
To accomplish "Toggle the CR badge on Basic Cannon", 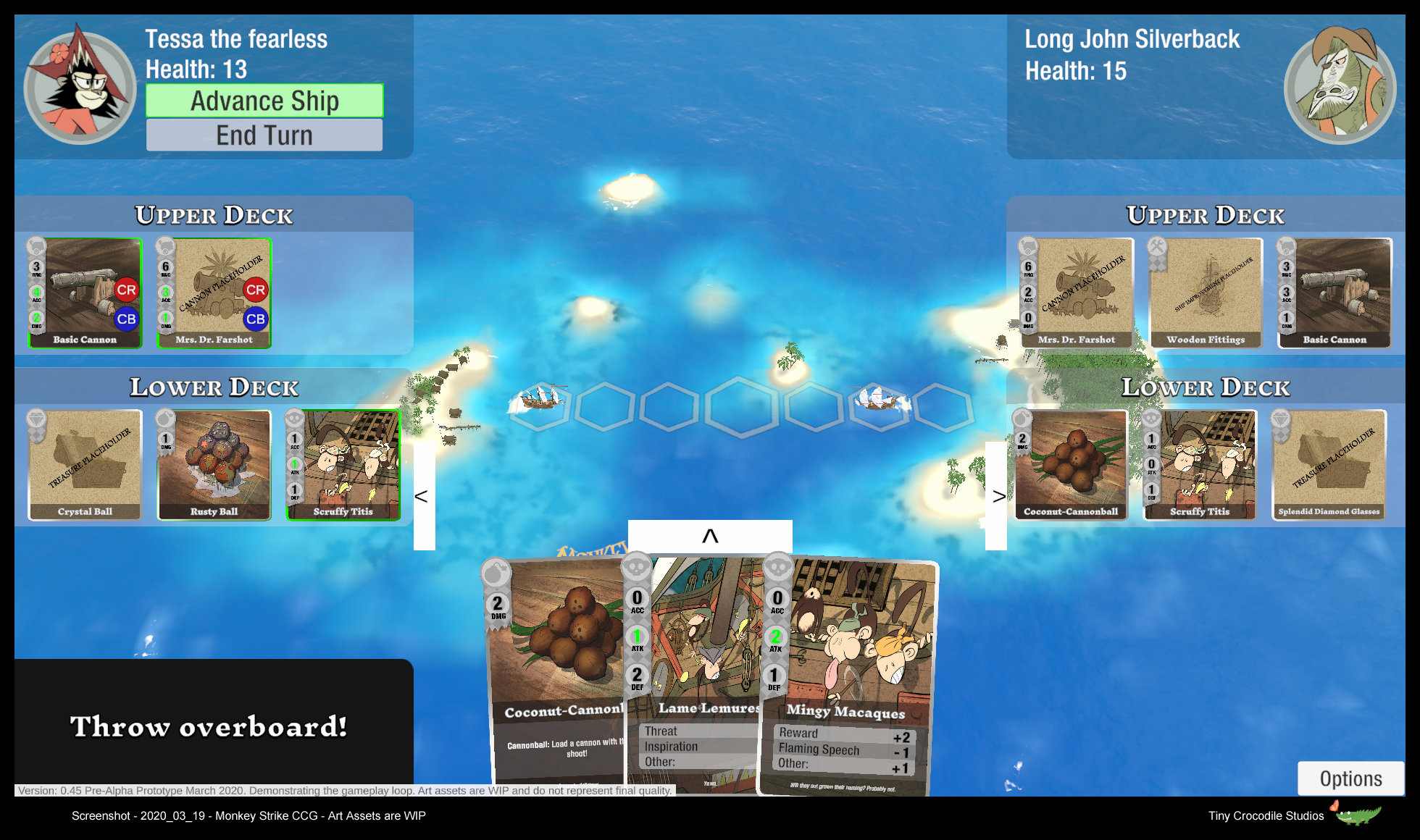I will pyautogui.click(x=127, y=289).
